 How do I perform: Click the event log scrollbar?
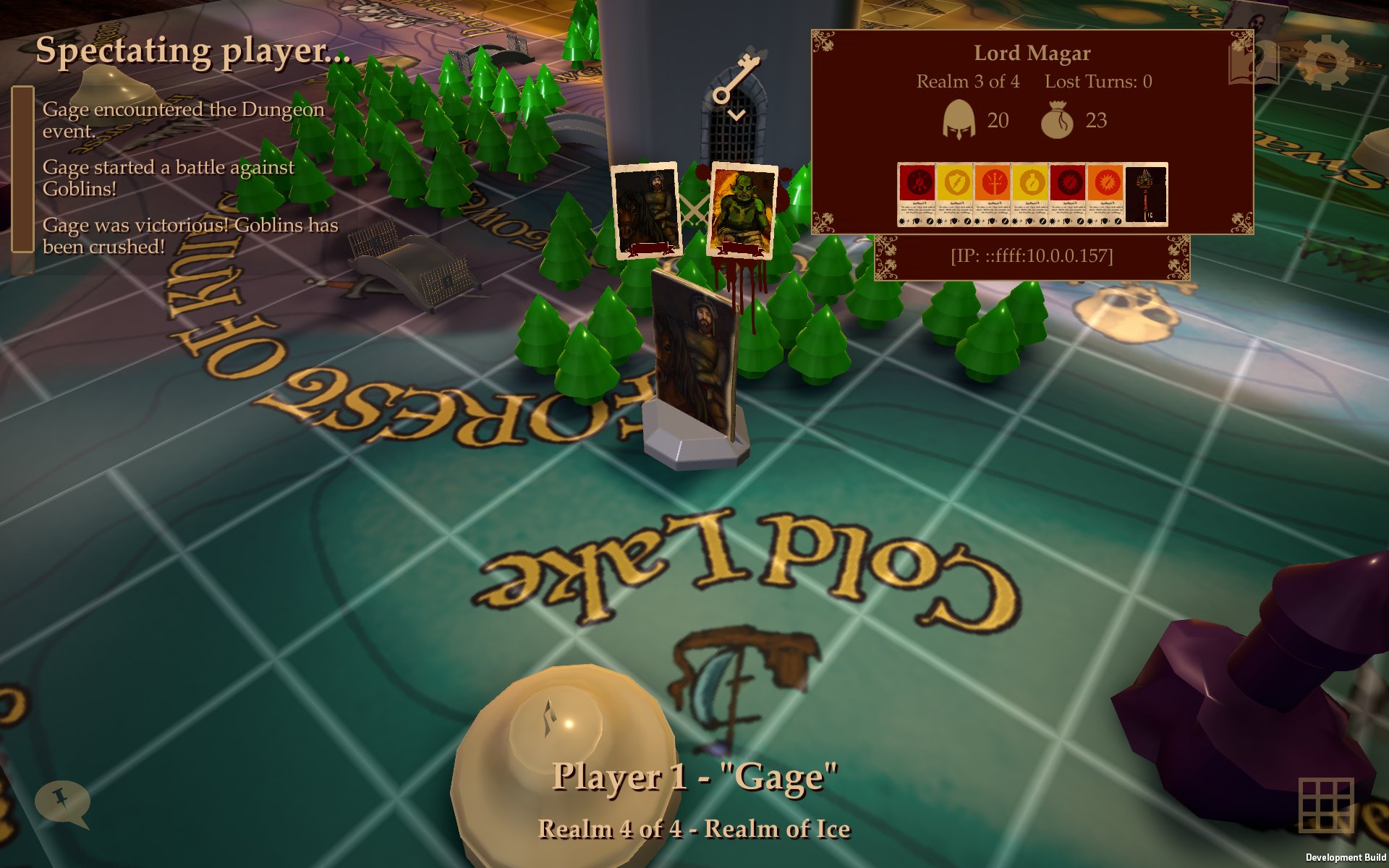pos(22,169)
